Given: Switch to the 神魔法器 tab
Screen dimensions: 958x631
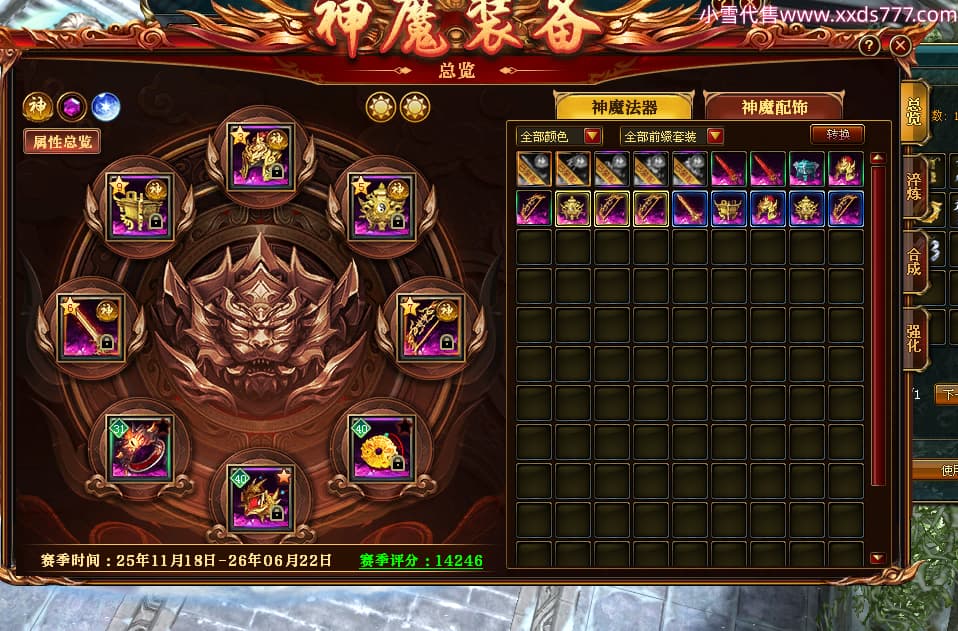Looking at the screenshot, I should (624, 108).
